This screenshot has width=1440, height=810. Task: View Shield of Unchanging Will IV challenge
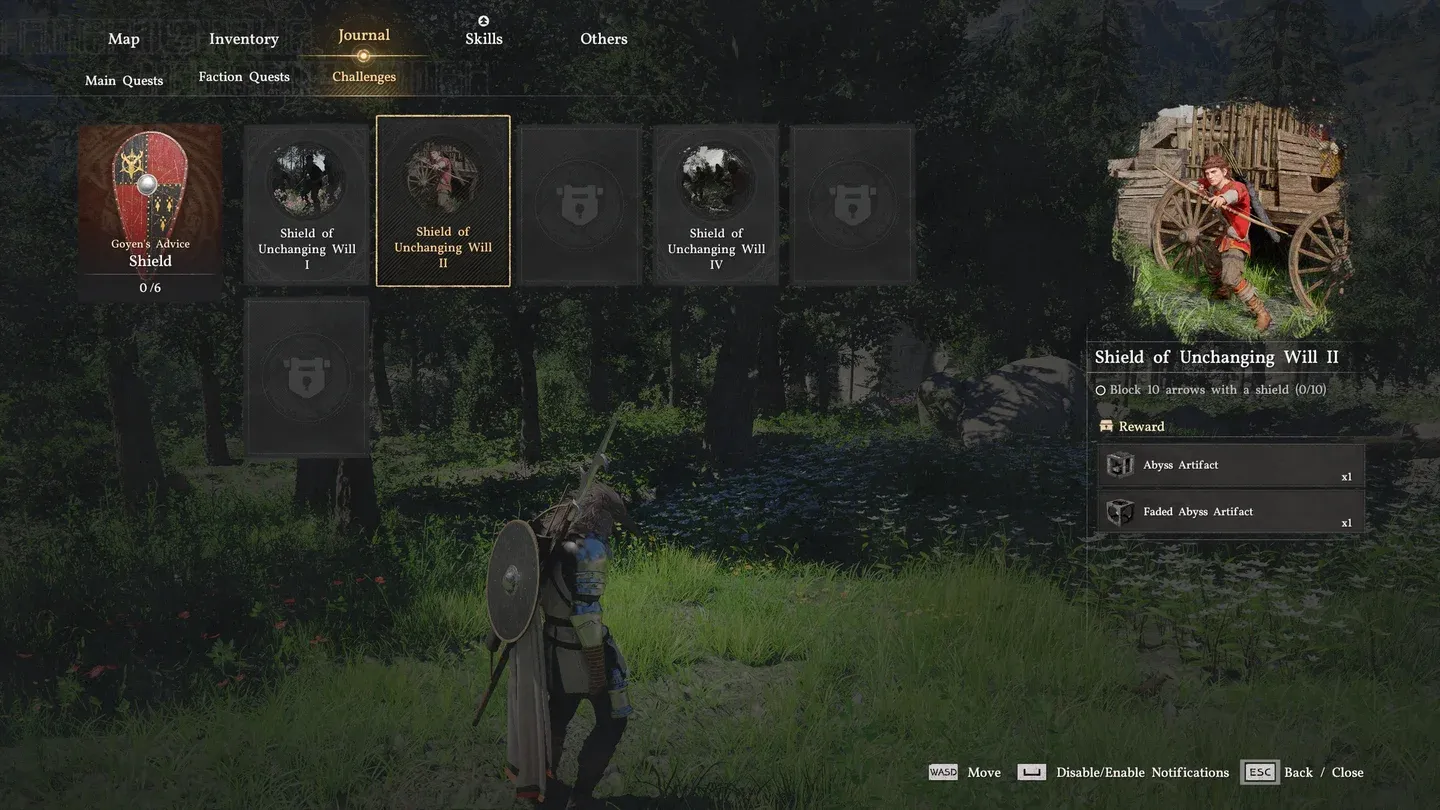(716, 205)
